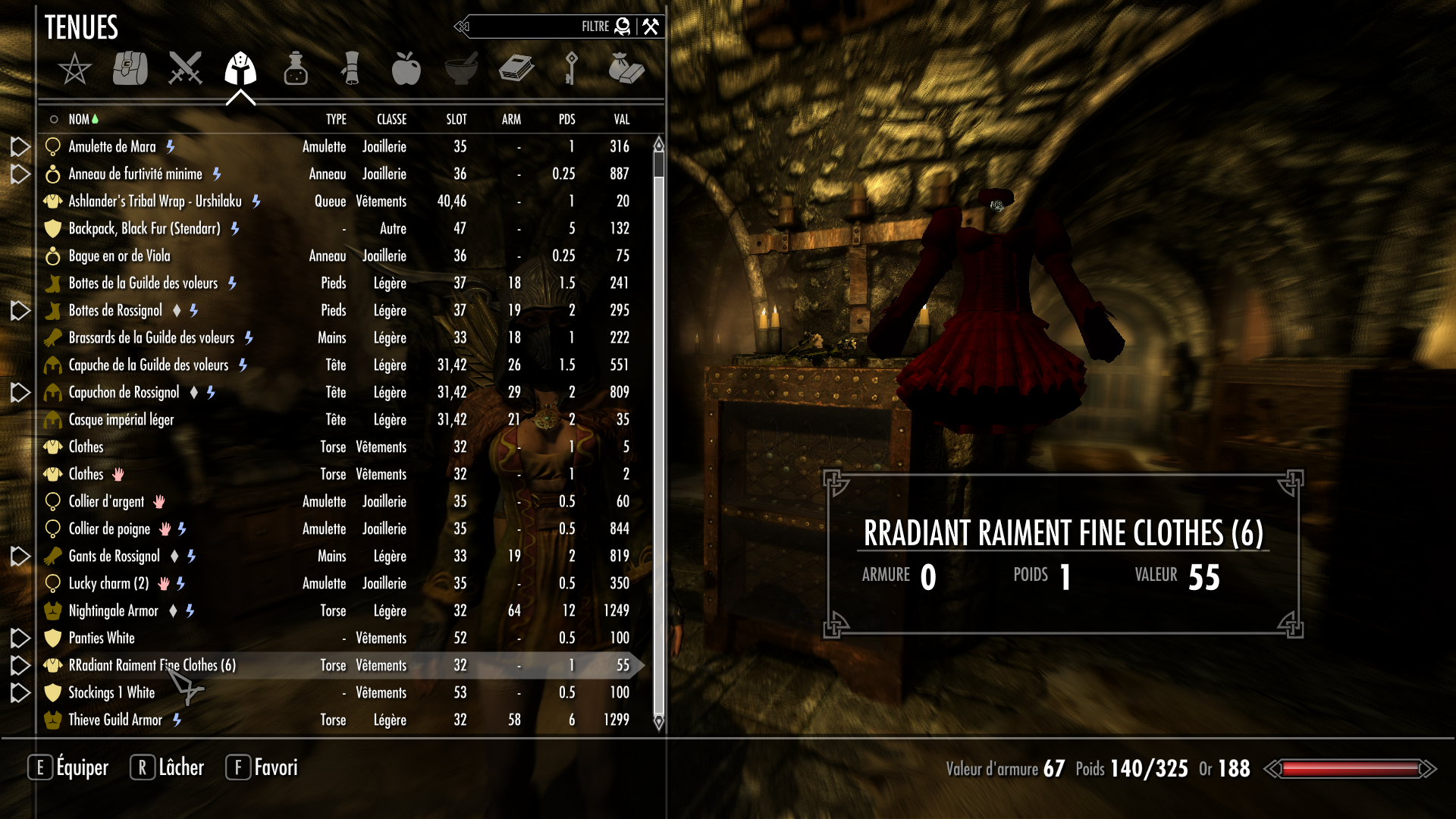Image resolution: width=1456 pixels, height=819 pixels.
Task: Switch to the Books category
Action: (x=516, y=68)
